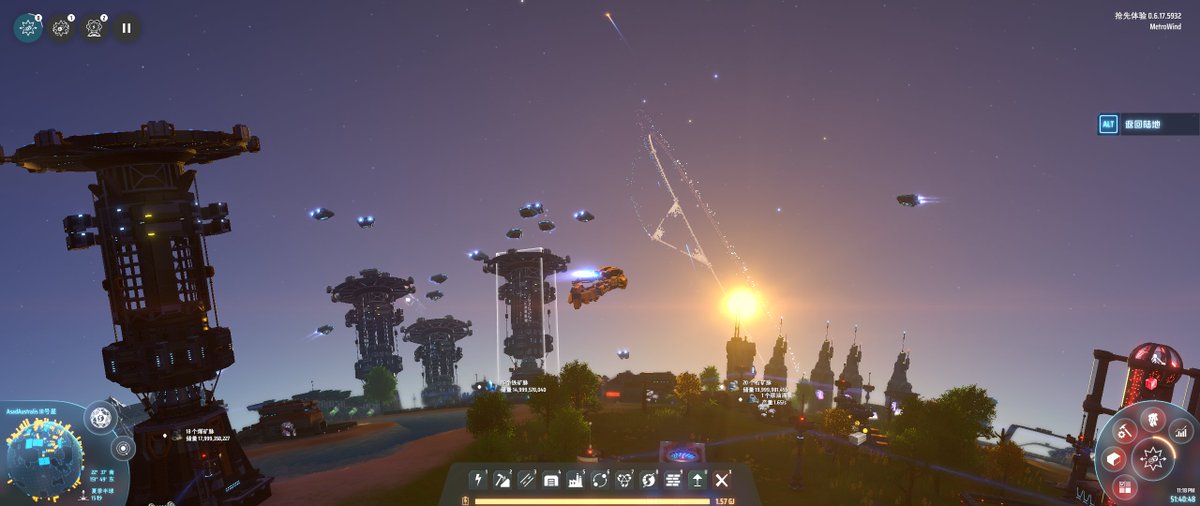Open the three-circle recycle build category

624,480
